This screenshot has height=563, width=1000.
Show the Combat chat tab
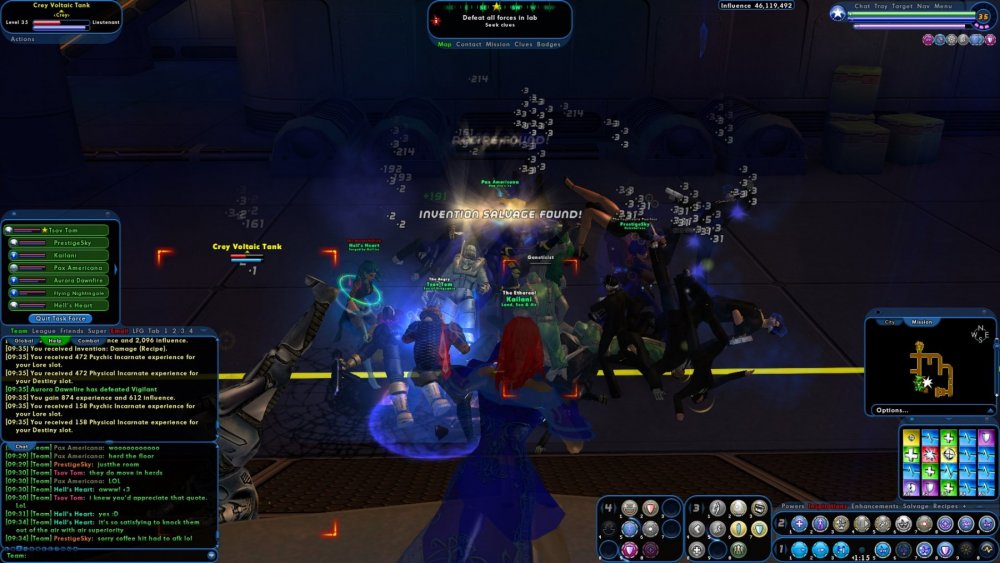pyautogui.click(x=89, y=340)
